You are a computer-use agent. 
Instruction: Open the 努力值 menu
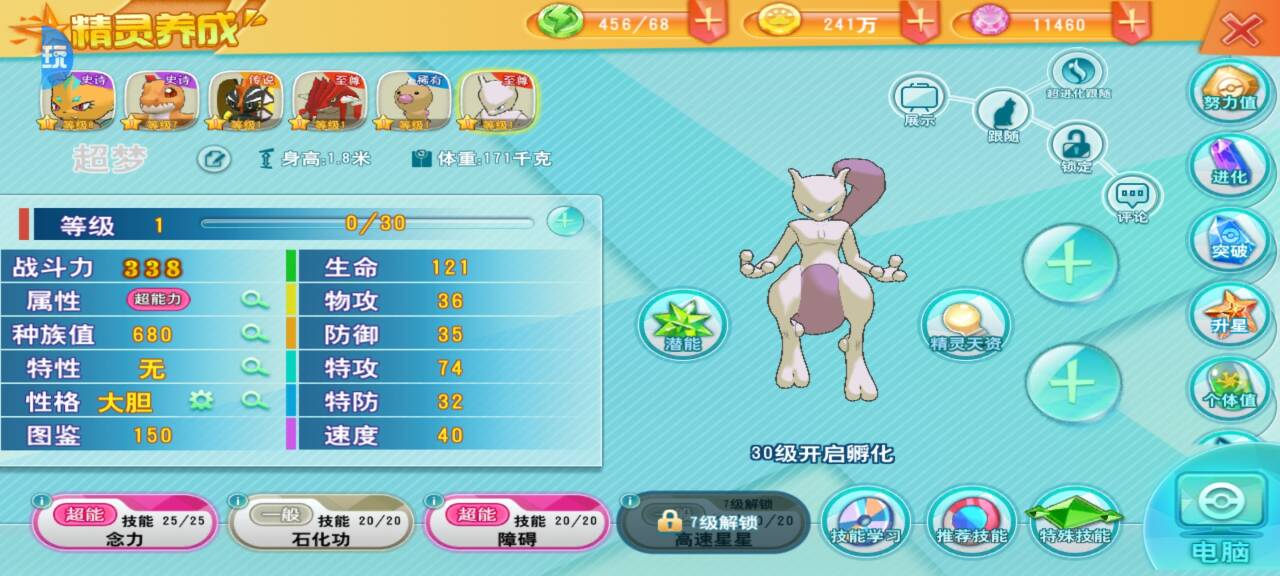[1229, 90]
